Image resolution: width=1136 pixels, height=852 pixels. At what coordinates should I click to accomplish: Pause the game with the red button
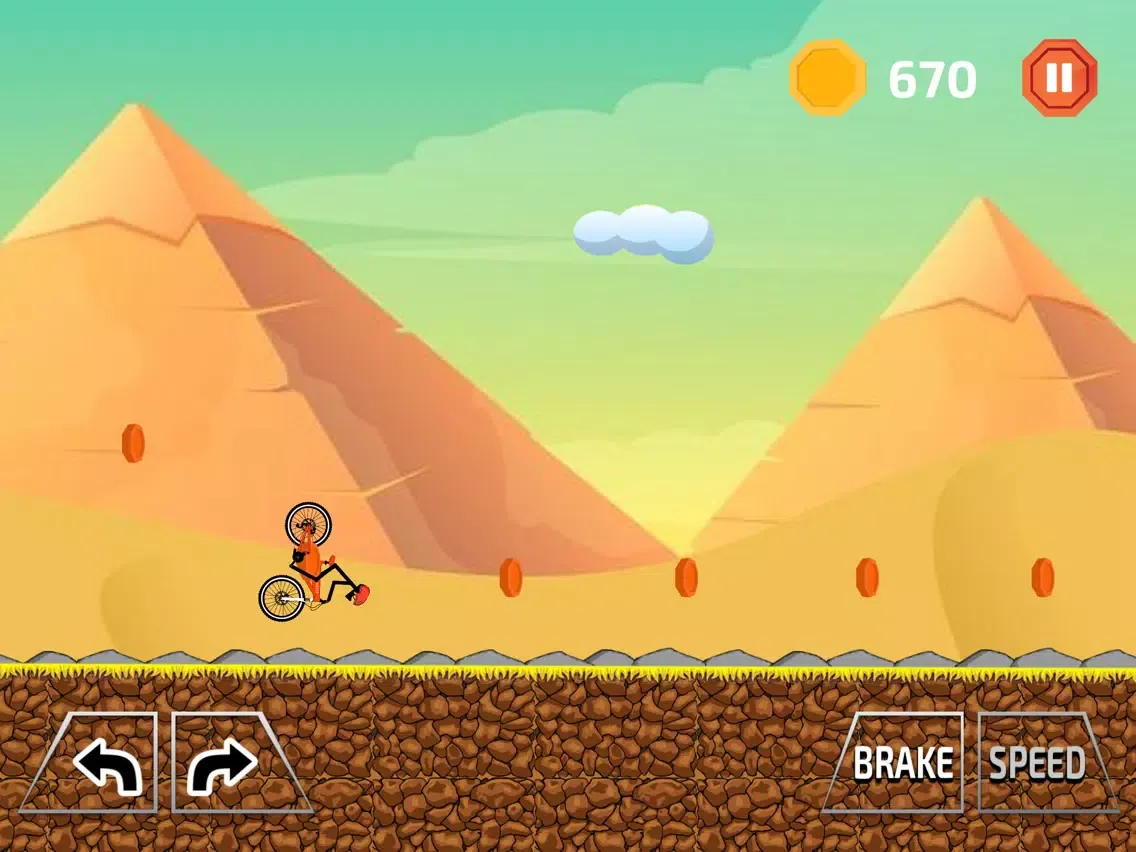(1060, 78)
